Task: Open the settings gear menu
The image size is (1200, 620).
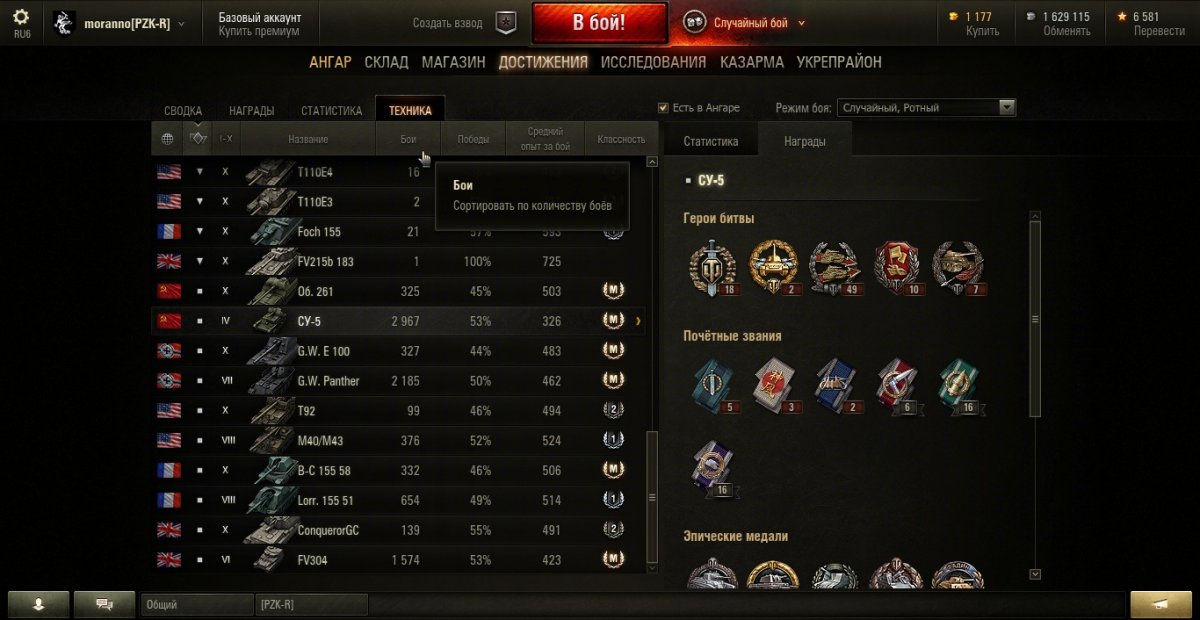Action: click(x=21, y=17)
